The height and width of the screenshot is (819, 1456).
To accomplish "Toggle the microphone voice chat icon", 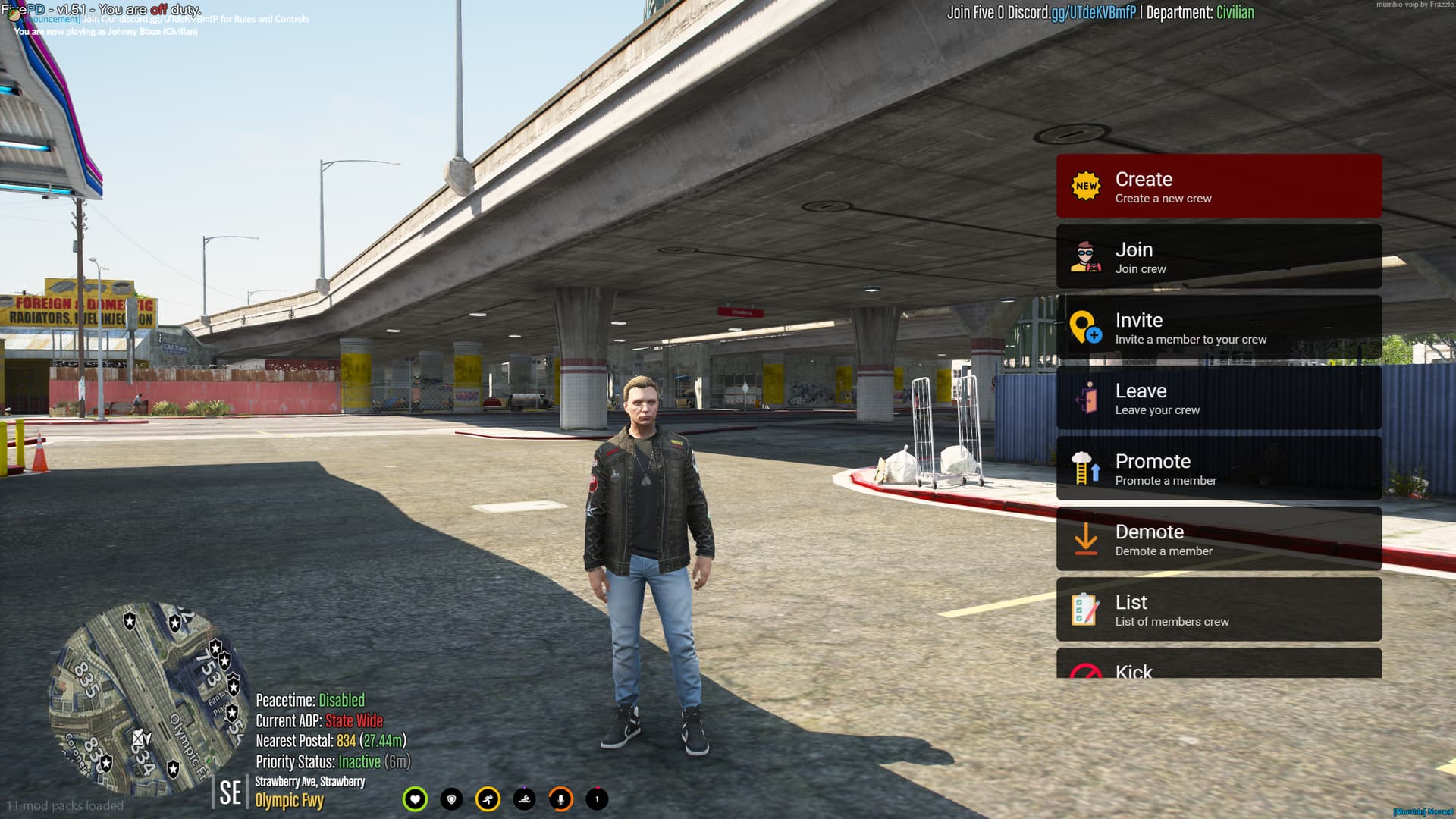I will [x=560, y=799].
